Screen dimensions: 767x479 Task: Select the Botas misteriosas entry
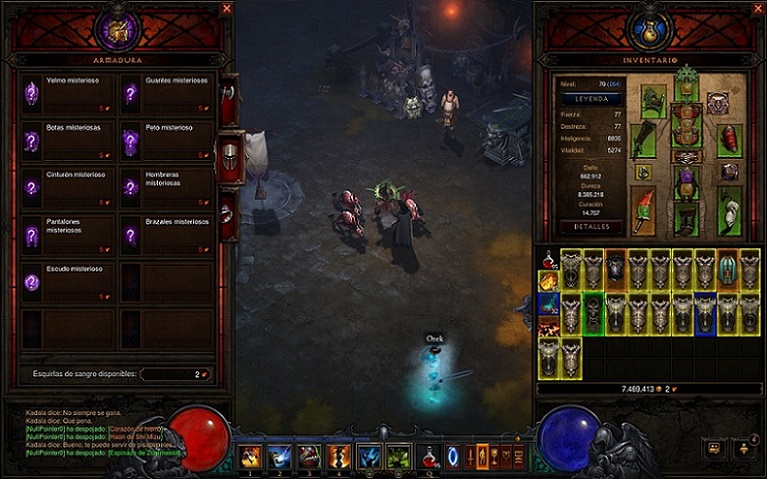[x=67, y=141]
